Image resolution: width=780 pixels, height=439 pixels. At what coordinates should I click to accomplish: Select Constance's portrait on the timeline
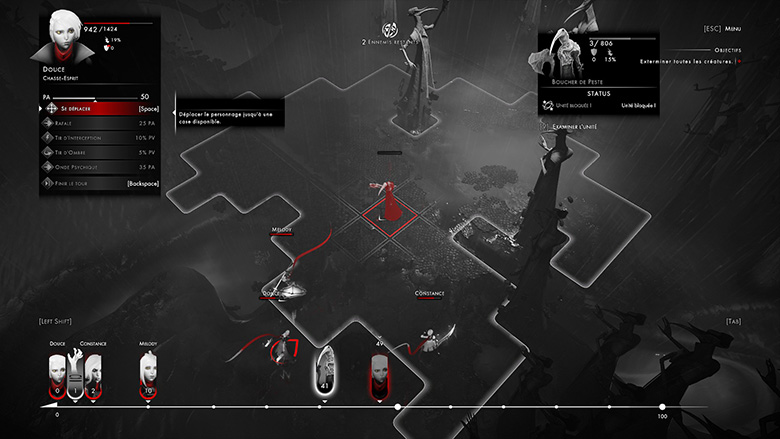coord(93,372)
